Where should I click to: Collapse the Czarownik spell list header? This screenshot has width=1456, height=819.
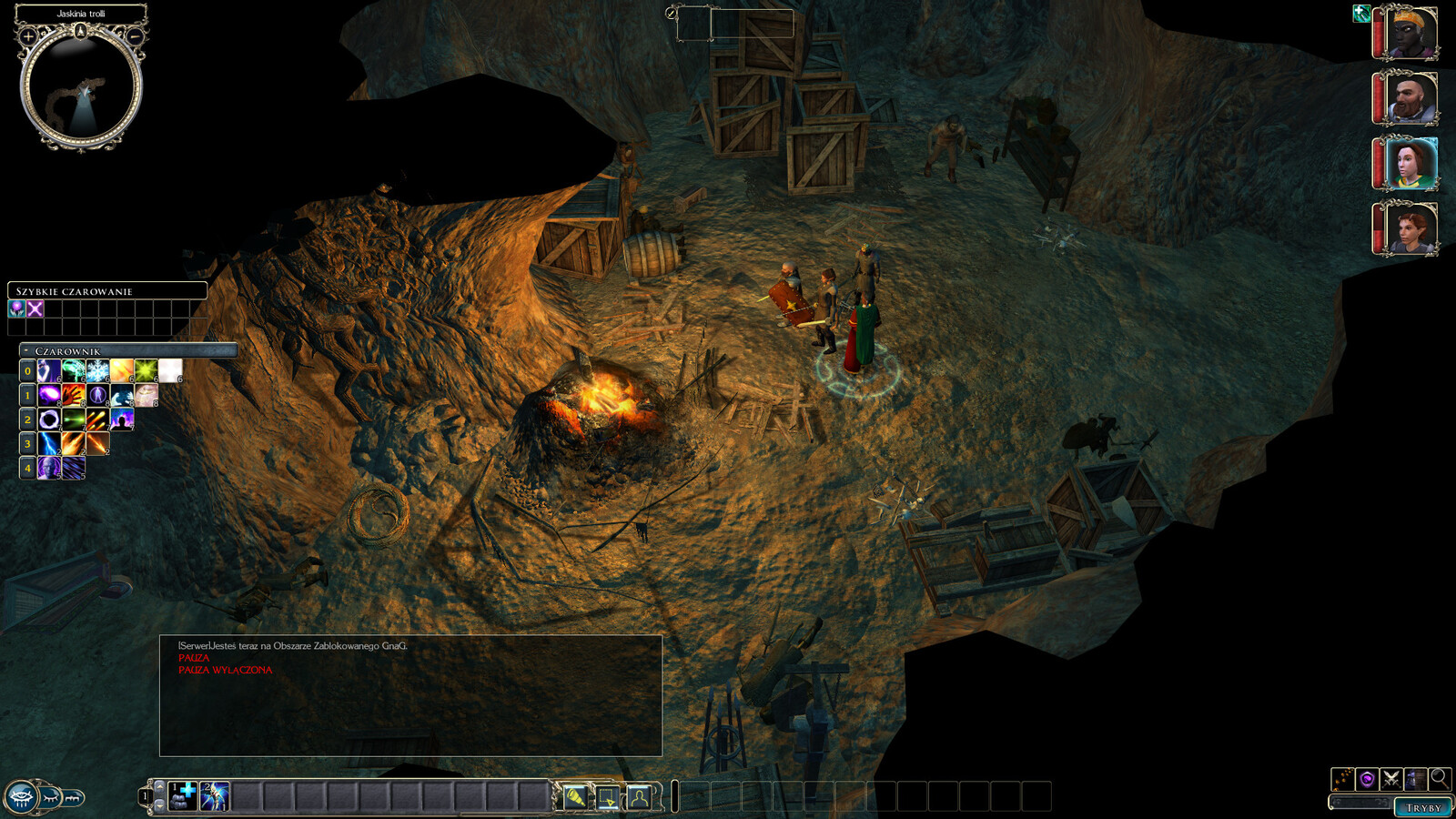(x=26, y=351)
